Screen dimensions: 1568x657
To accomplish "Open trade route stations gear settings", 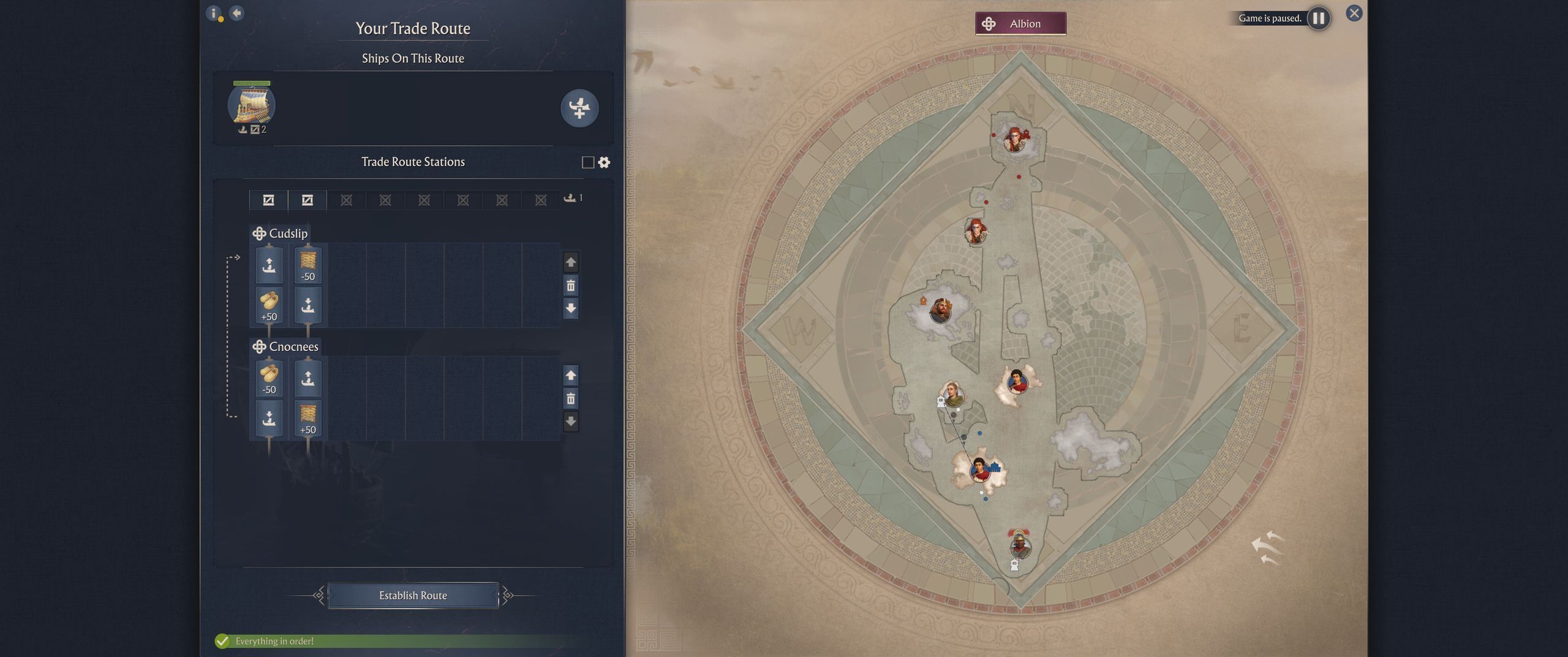I will (605, 162).
